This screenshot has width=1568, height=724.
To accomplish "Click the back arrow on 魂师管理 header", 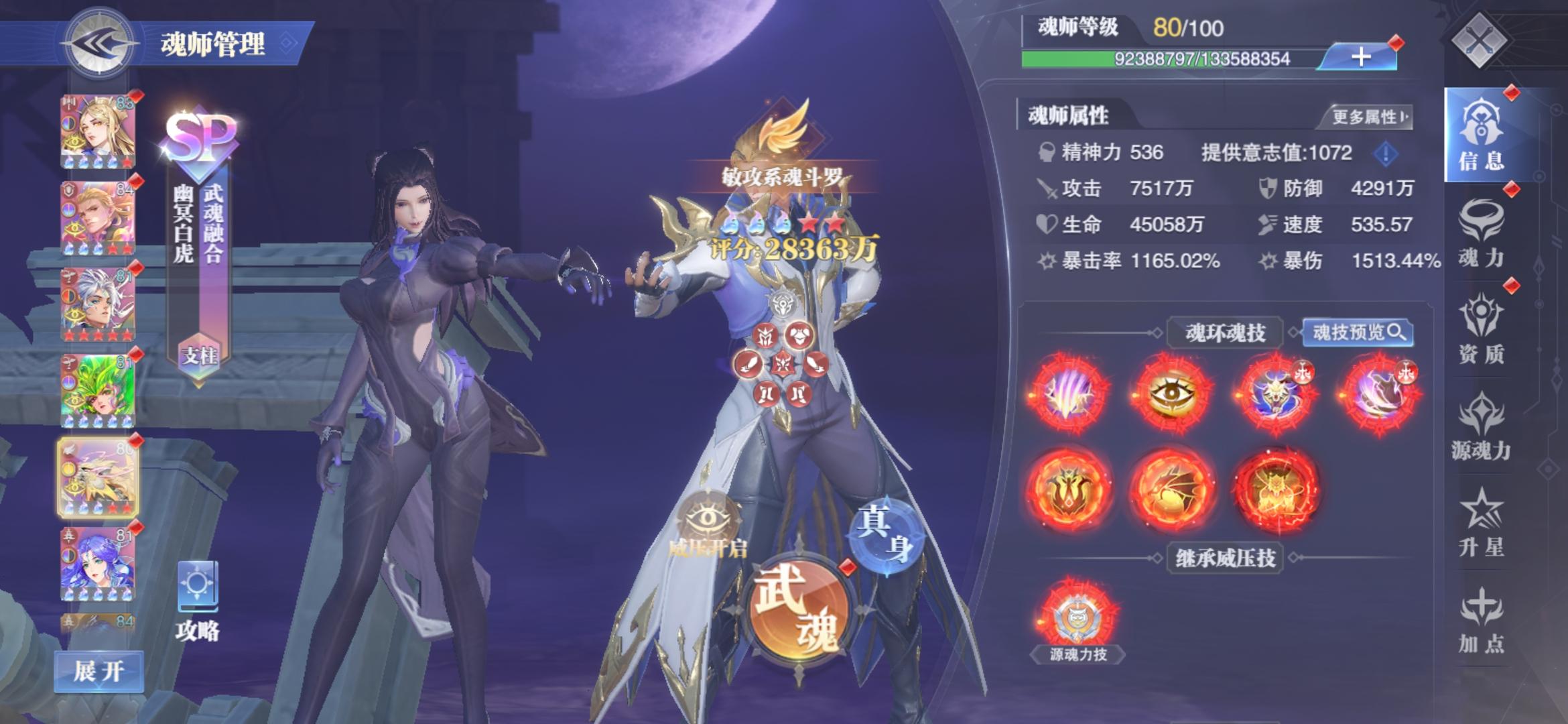I will 97,44.
